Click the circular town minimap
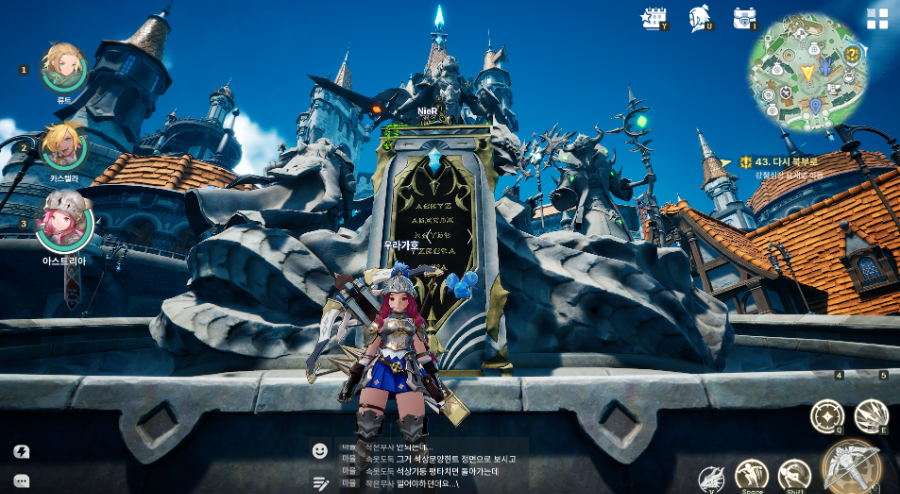This screenshot has width=900, height=494. tap(807, 72)
